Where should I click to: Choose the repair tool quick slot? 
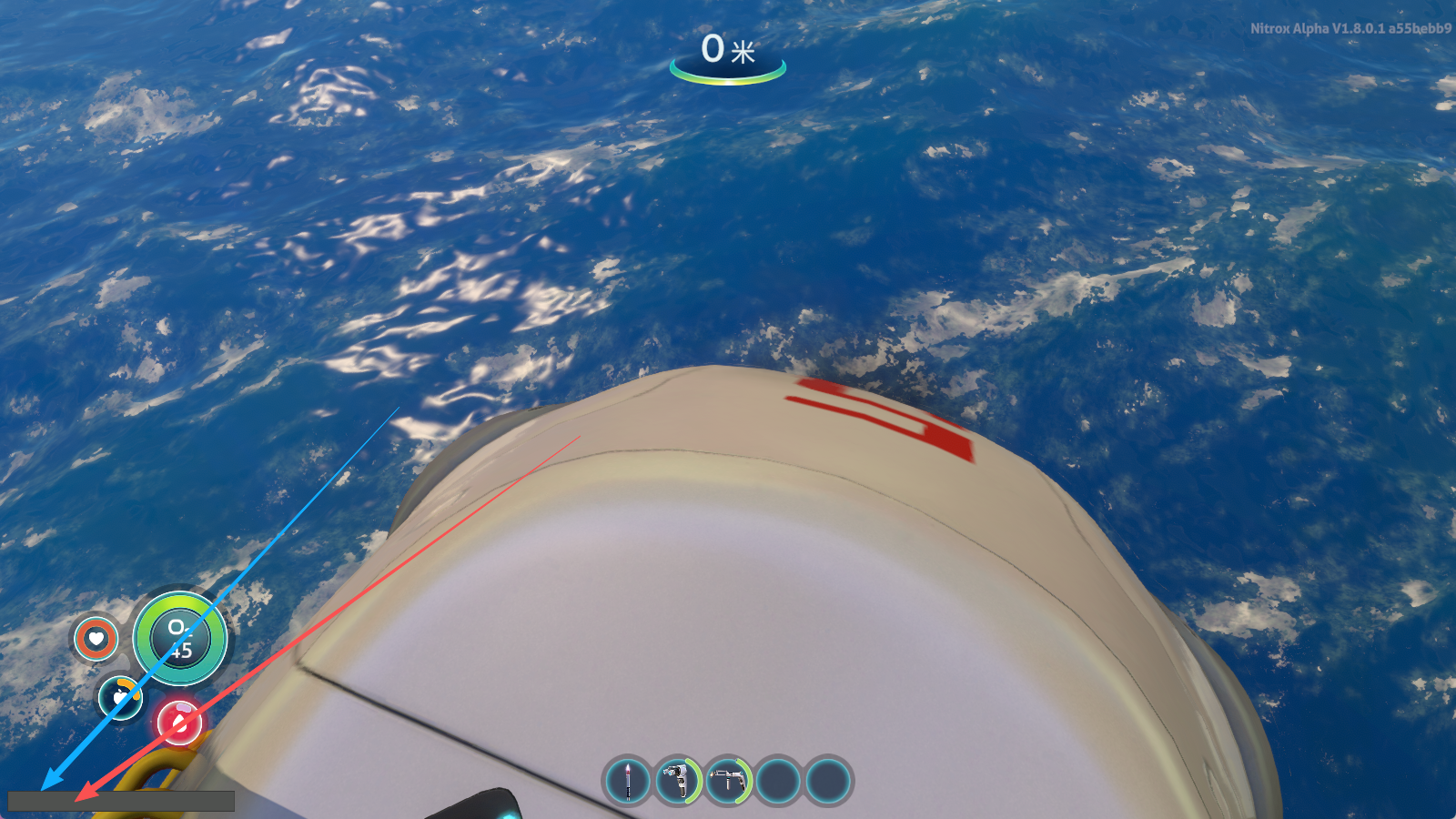(727, 781)
